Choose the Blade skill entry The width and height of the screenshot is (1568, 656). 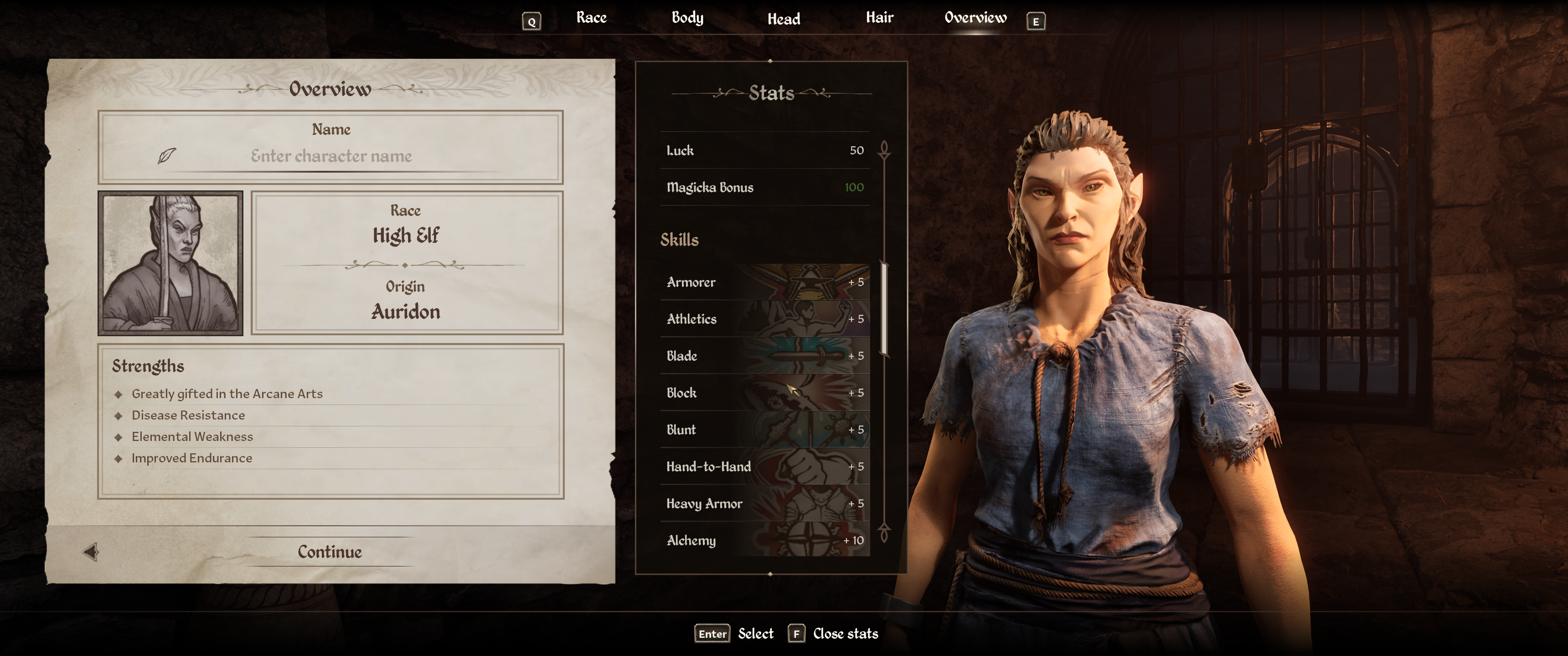tap(764, 356)
